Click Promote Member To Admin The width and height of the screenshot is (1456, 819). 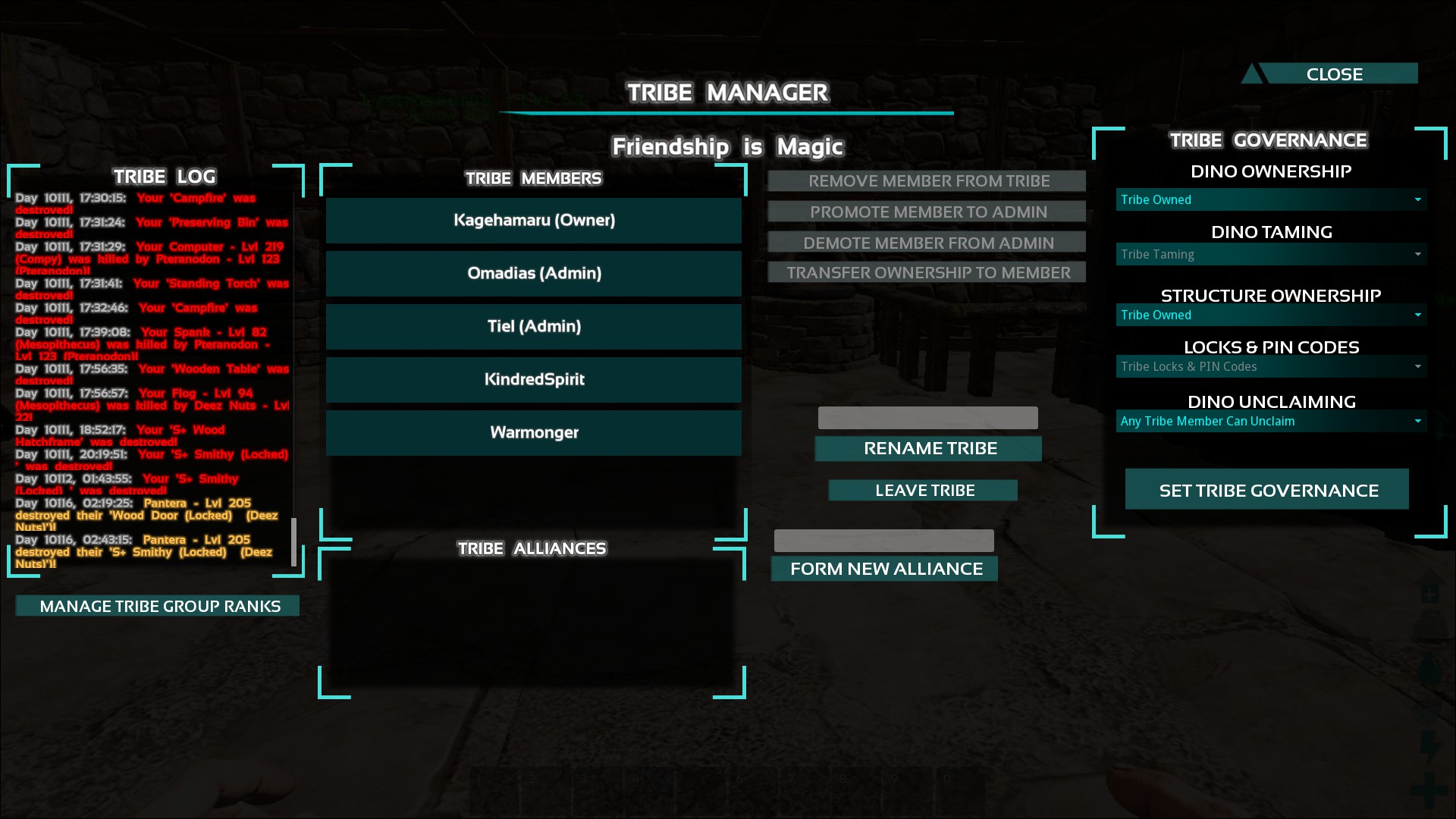927,212
